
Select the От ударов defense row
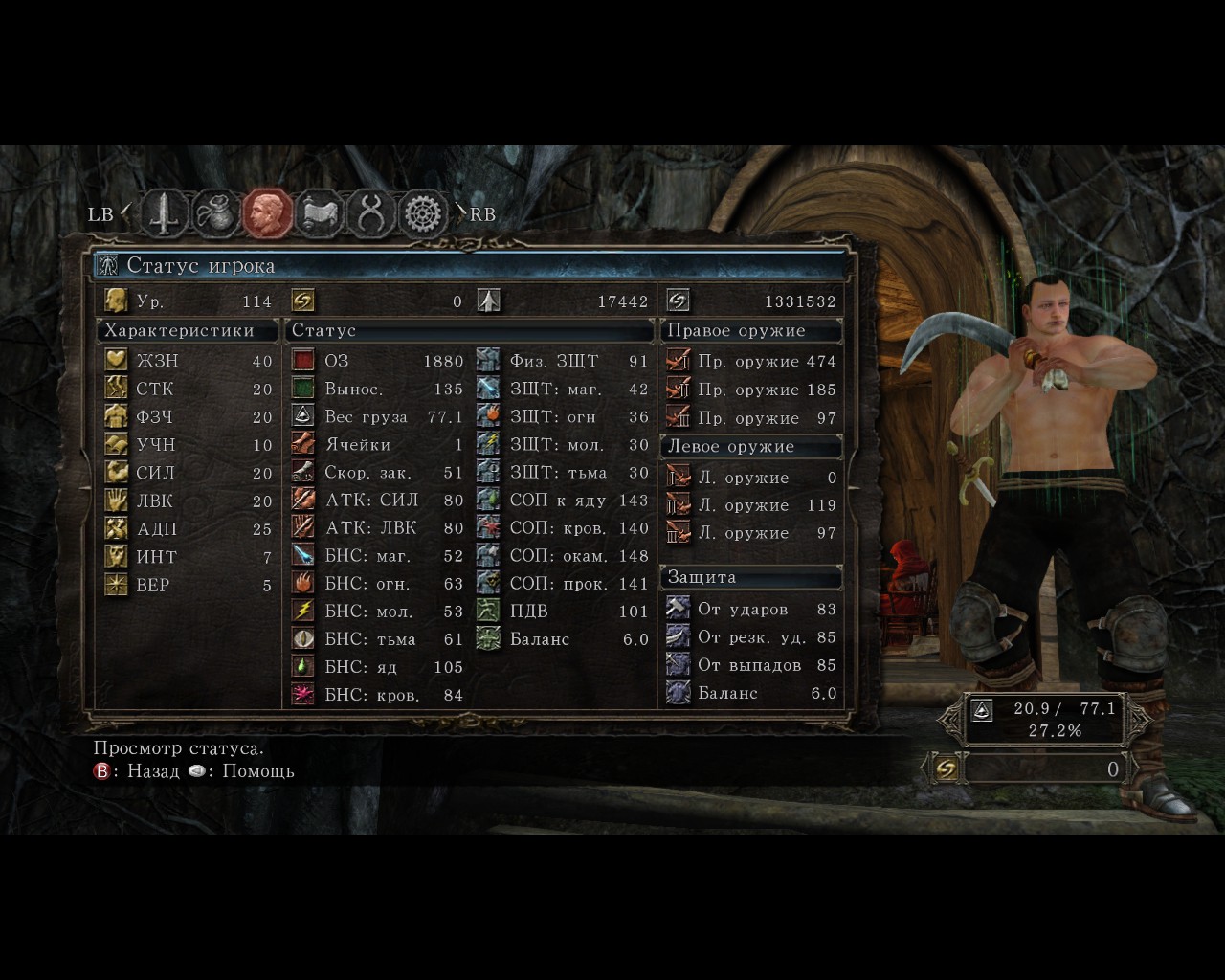[x=751, y=609]
